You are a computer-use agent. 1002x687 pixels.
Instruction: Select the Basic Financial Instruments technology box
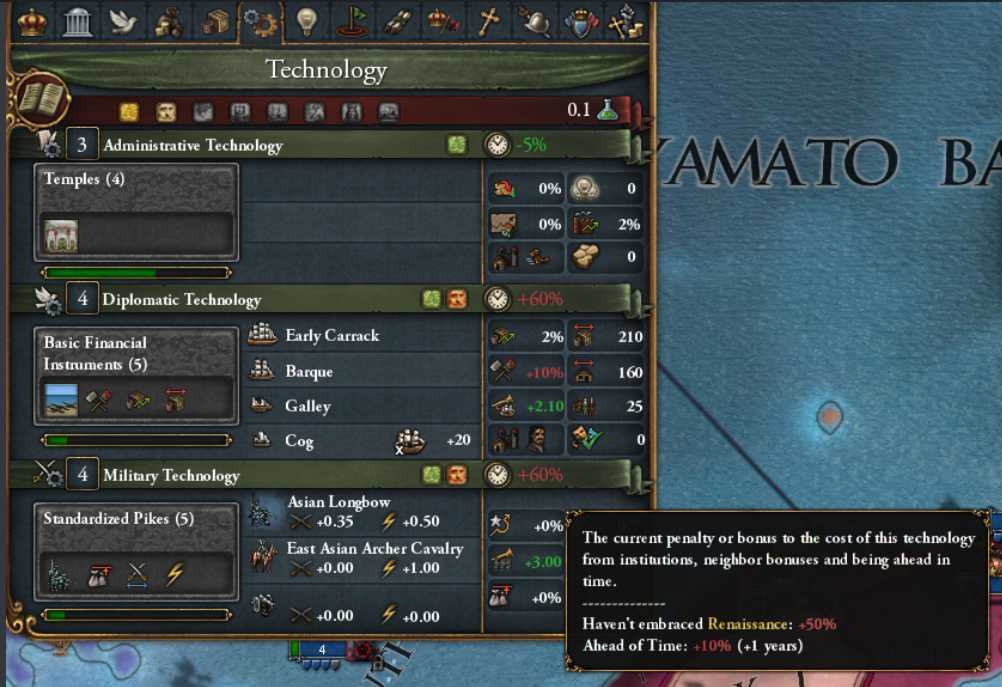coord(137,375)
